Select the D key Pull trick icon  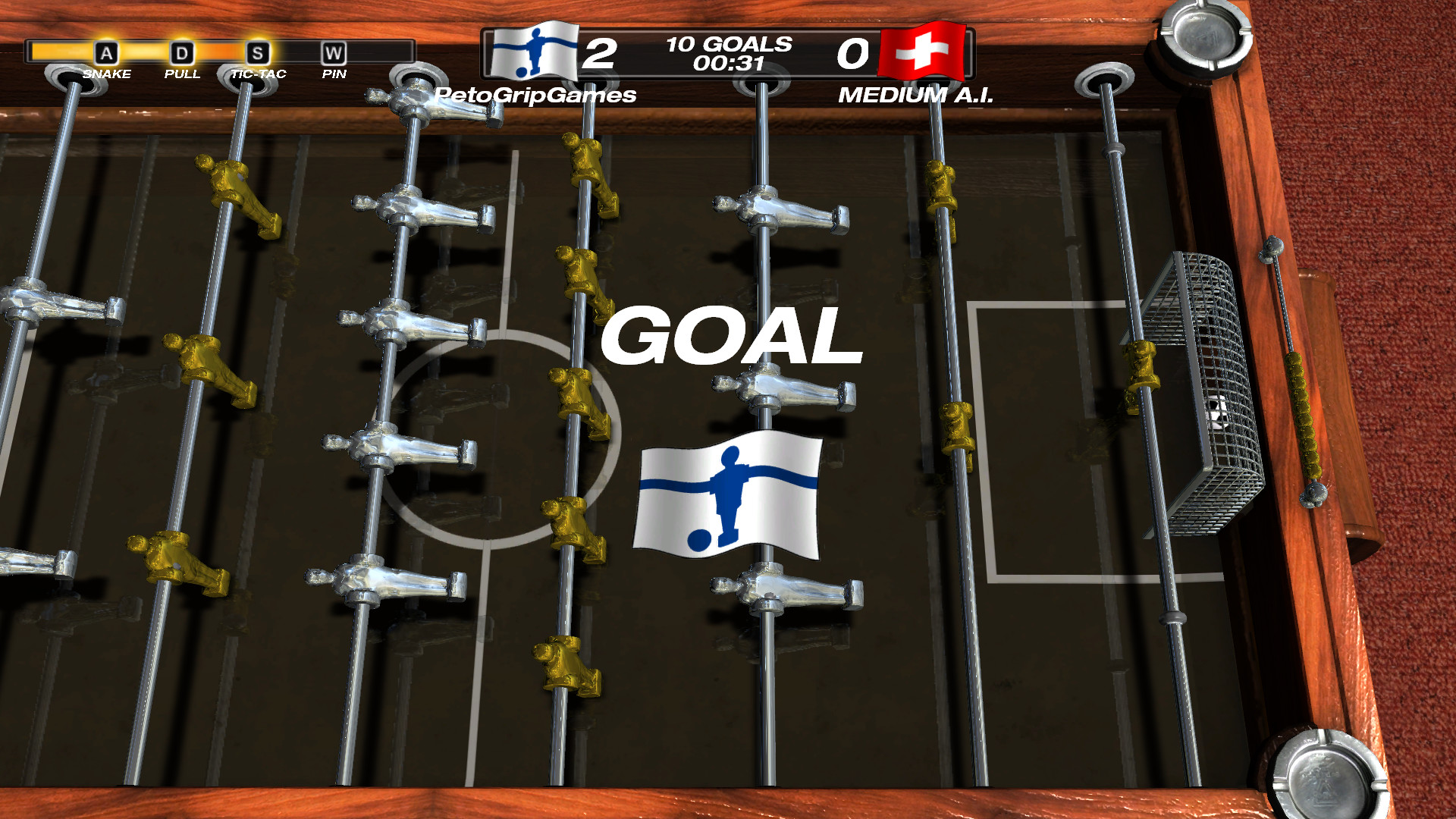click(x=180, y=53)
